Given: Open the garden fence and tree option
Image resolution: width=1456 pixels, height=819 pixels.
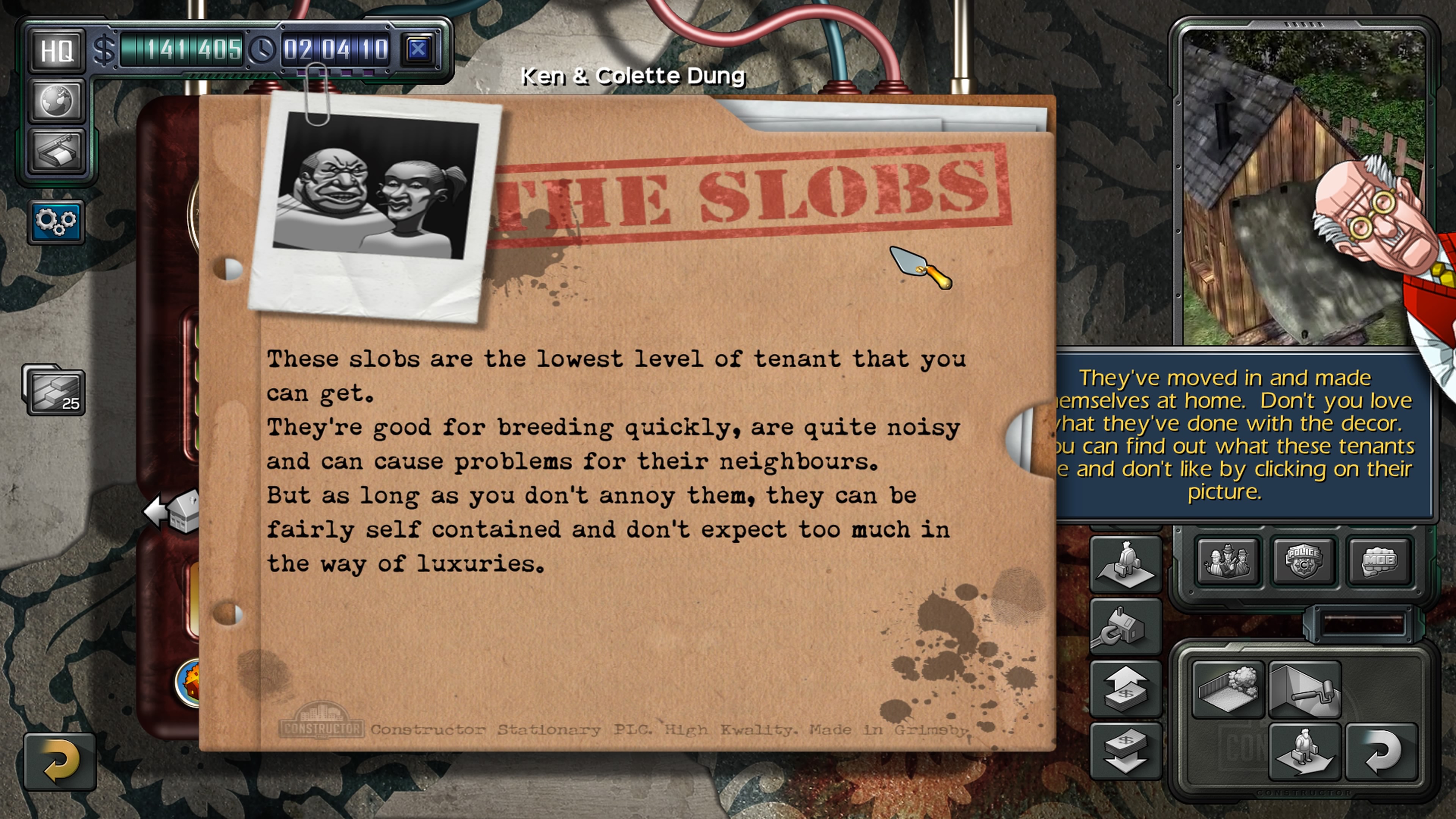Looking at the screenshot, I should point(1228,689).
